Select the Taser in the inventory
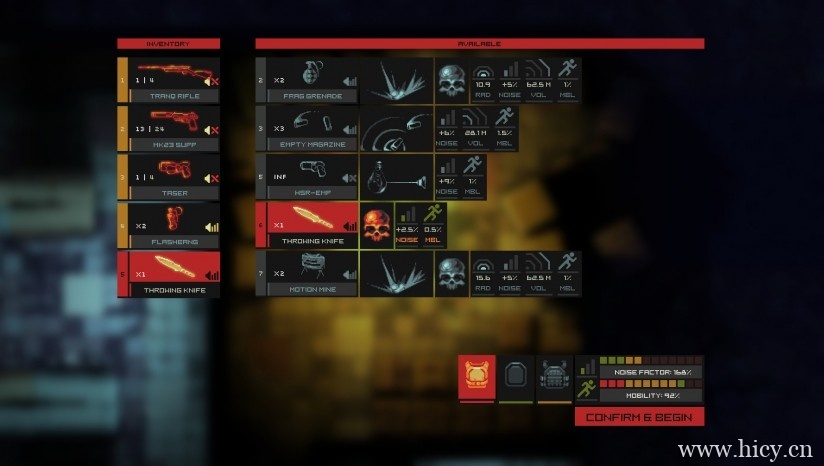The height and width of the screenshot is (466, 824). [172, 176]
